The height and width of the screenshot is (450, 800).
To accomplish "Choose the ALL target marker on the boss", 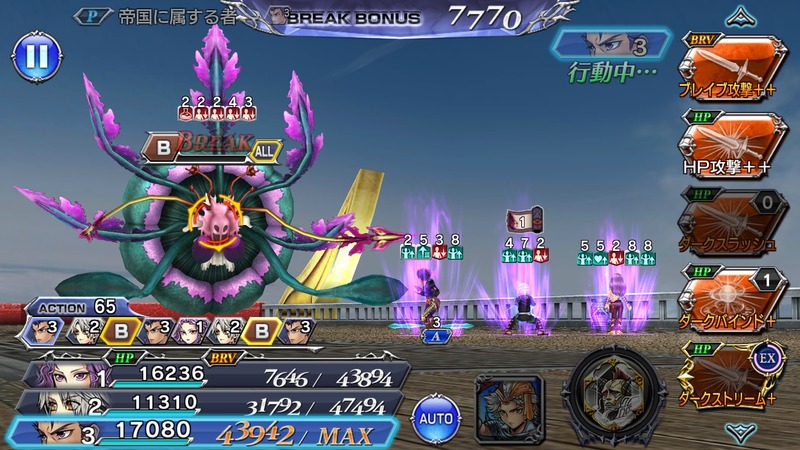I will click(x=265, y=149).
